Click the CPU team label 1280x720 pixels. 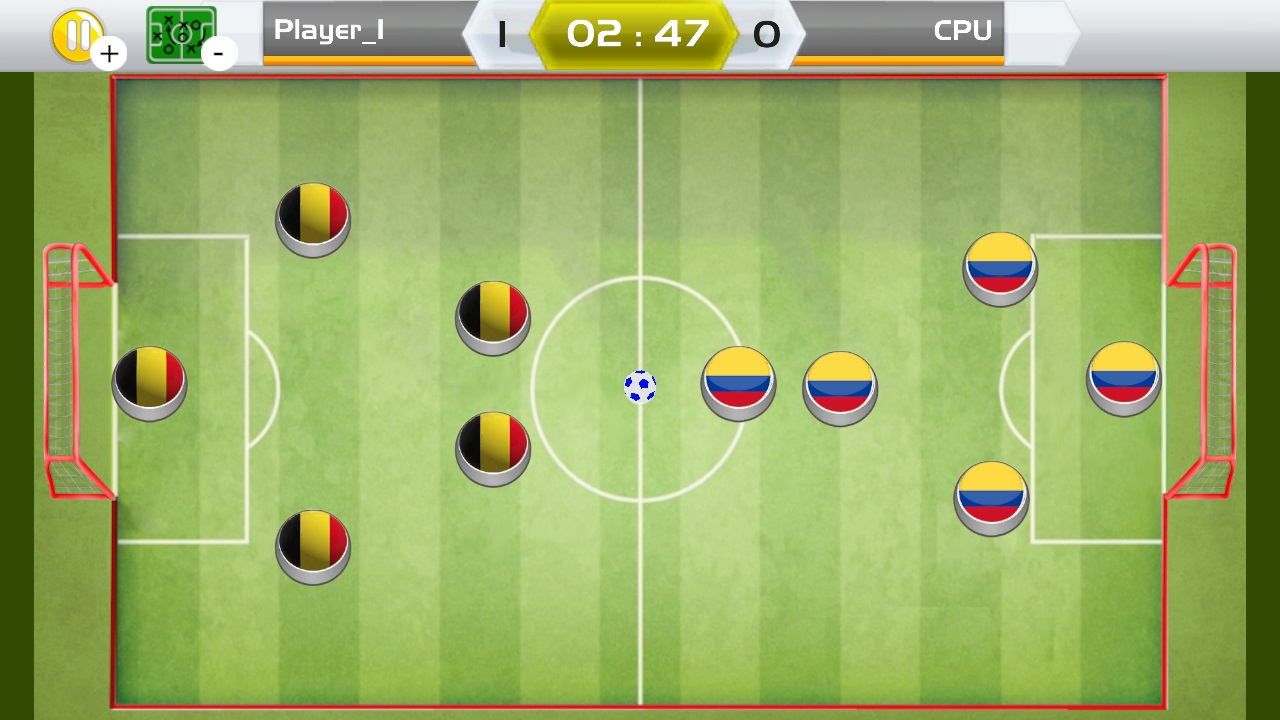pyautogui.click(x=962, y=32)
